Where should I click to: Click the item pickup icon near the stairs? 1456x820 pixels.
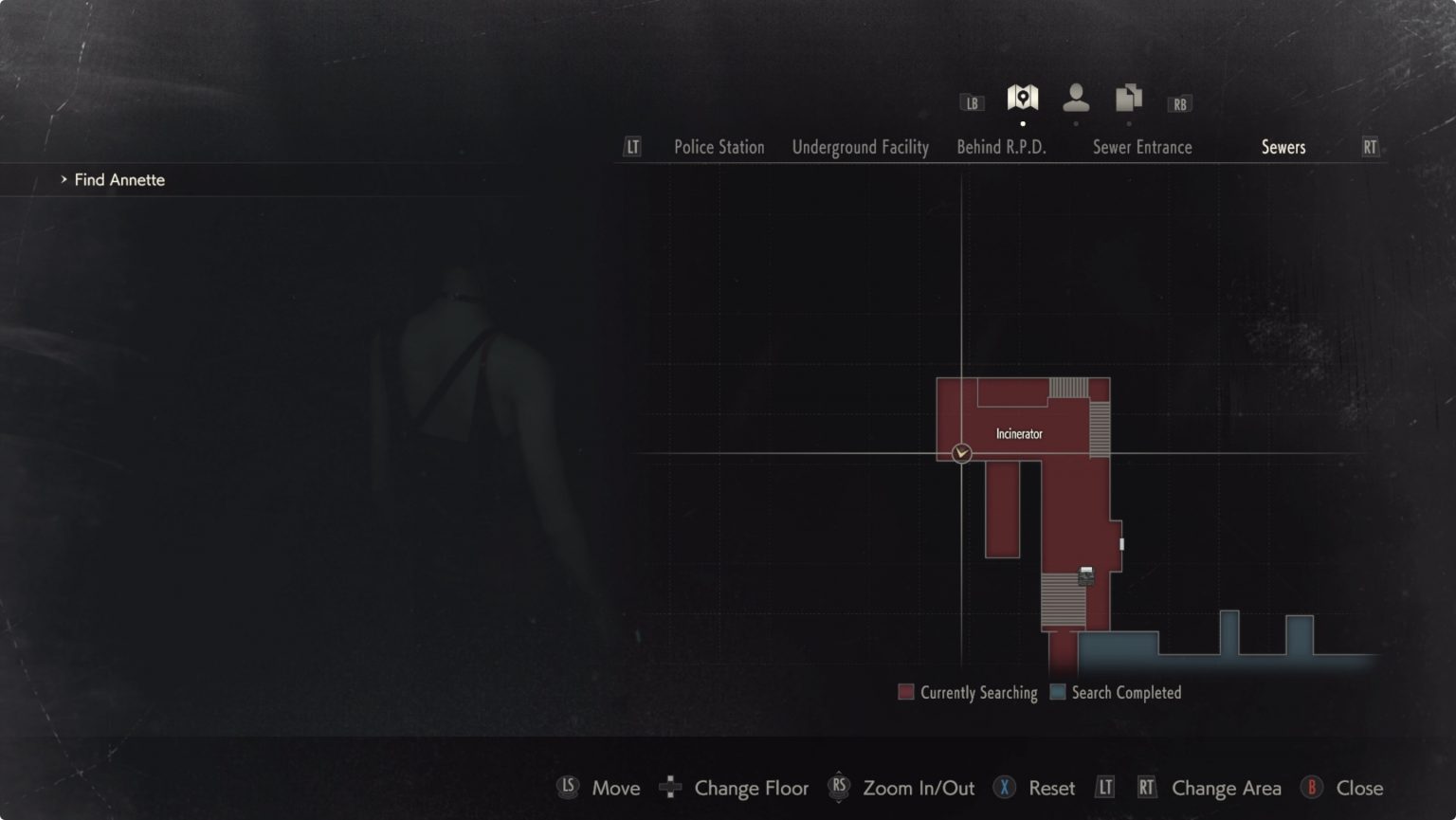(1084, 574)
